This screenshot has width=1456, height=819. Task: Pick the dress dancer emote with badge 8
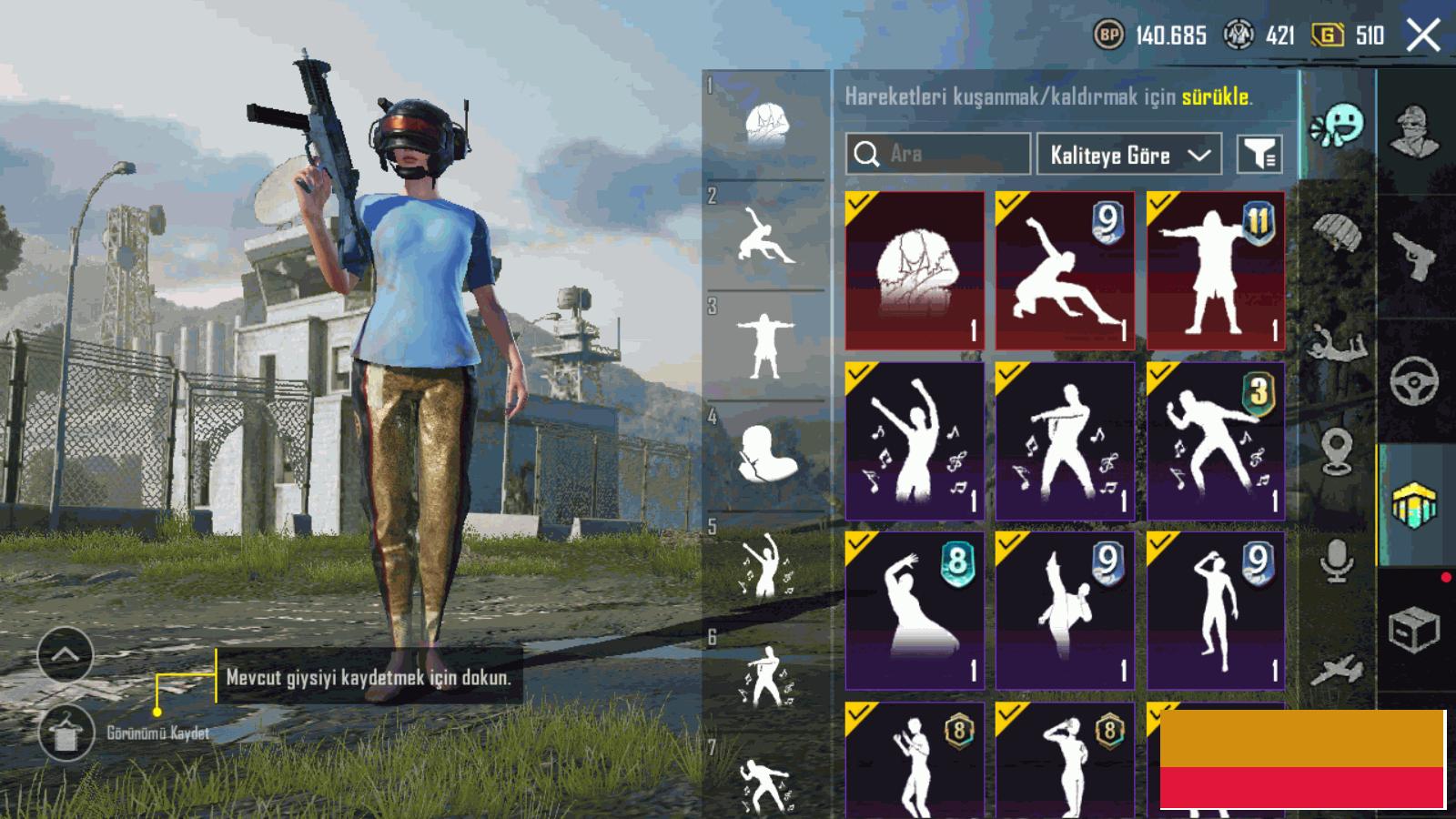coord(915,611)
